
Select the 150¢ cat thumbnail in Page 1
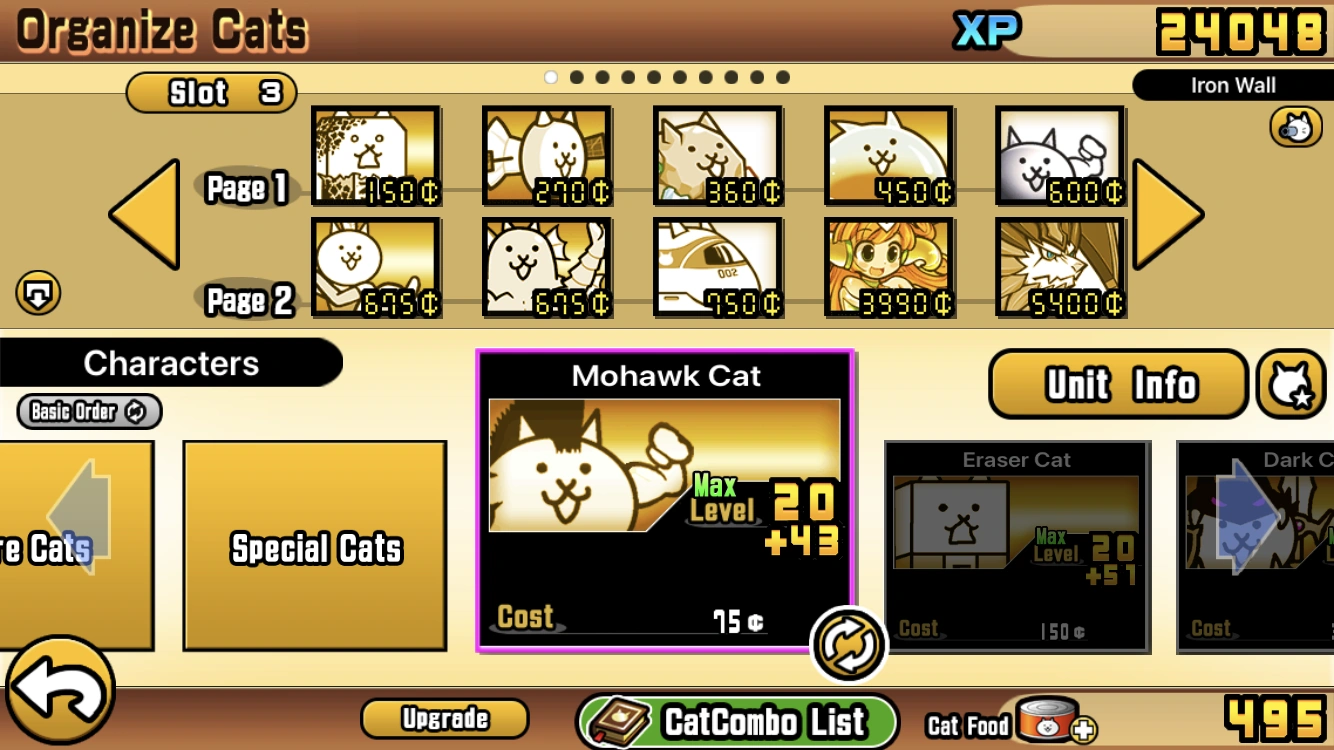[375, 156]
